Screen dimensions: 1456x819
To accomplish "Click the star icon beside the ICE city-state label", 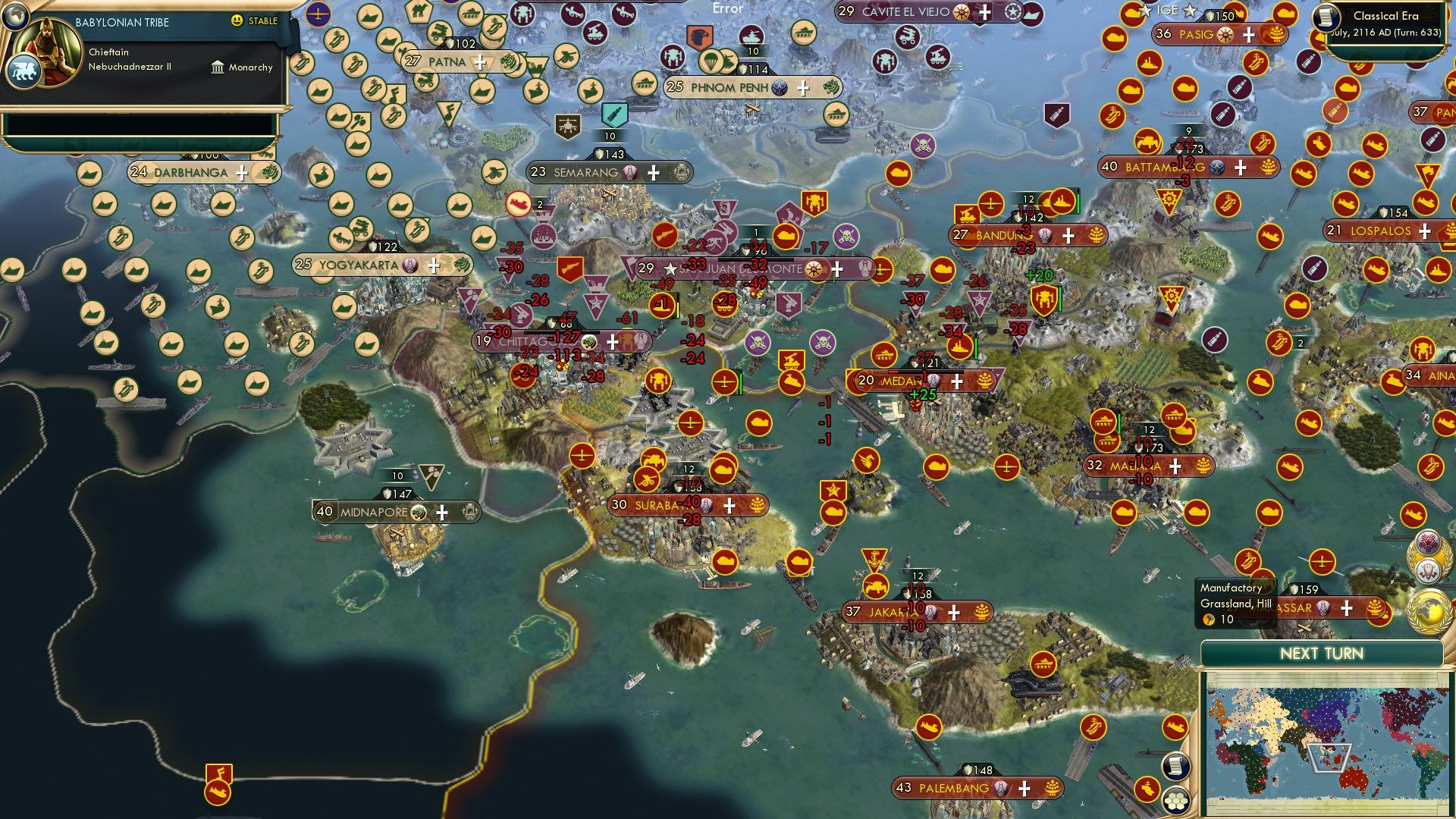I will 1146,10.
